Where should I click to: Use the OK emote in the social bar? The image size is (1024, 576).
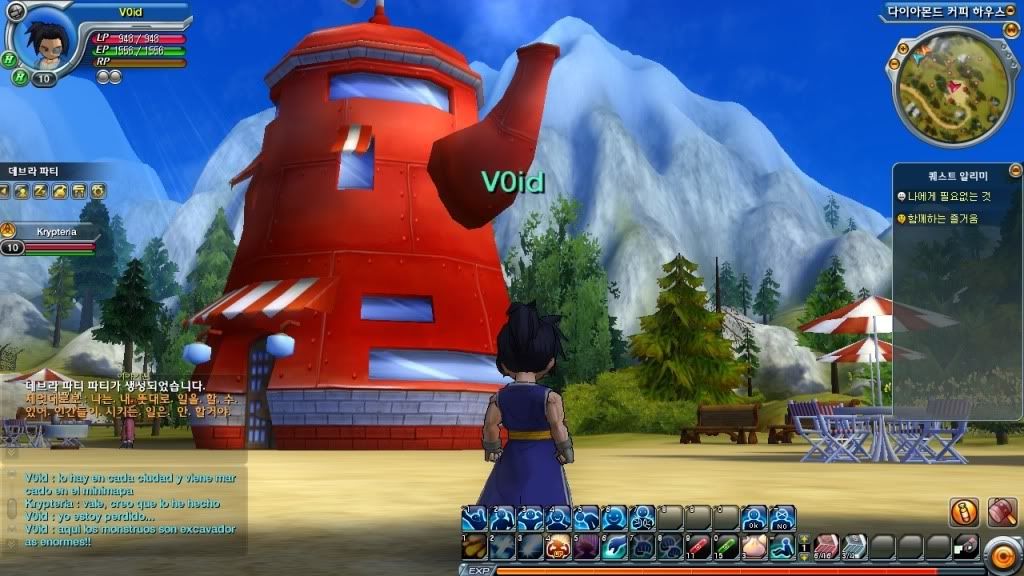[757, 518]
